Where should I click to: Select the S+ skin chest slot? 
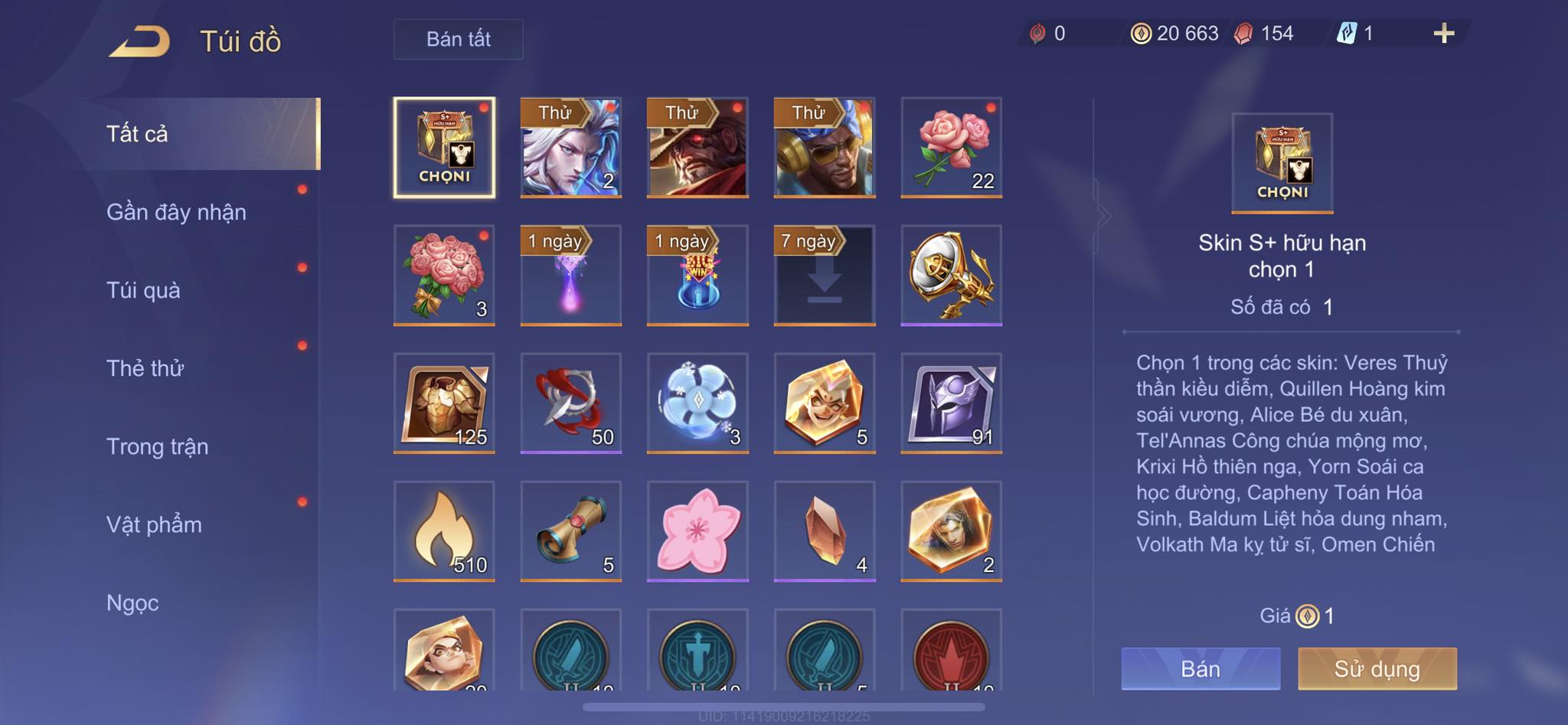click(x=444, y=148)
